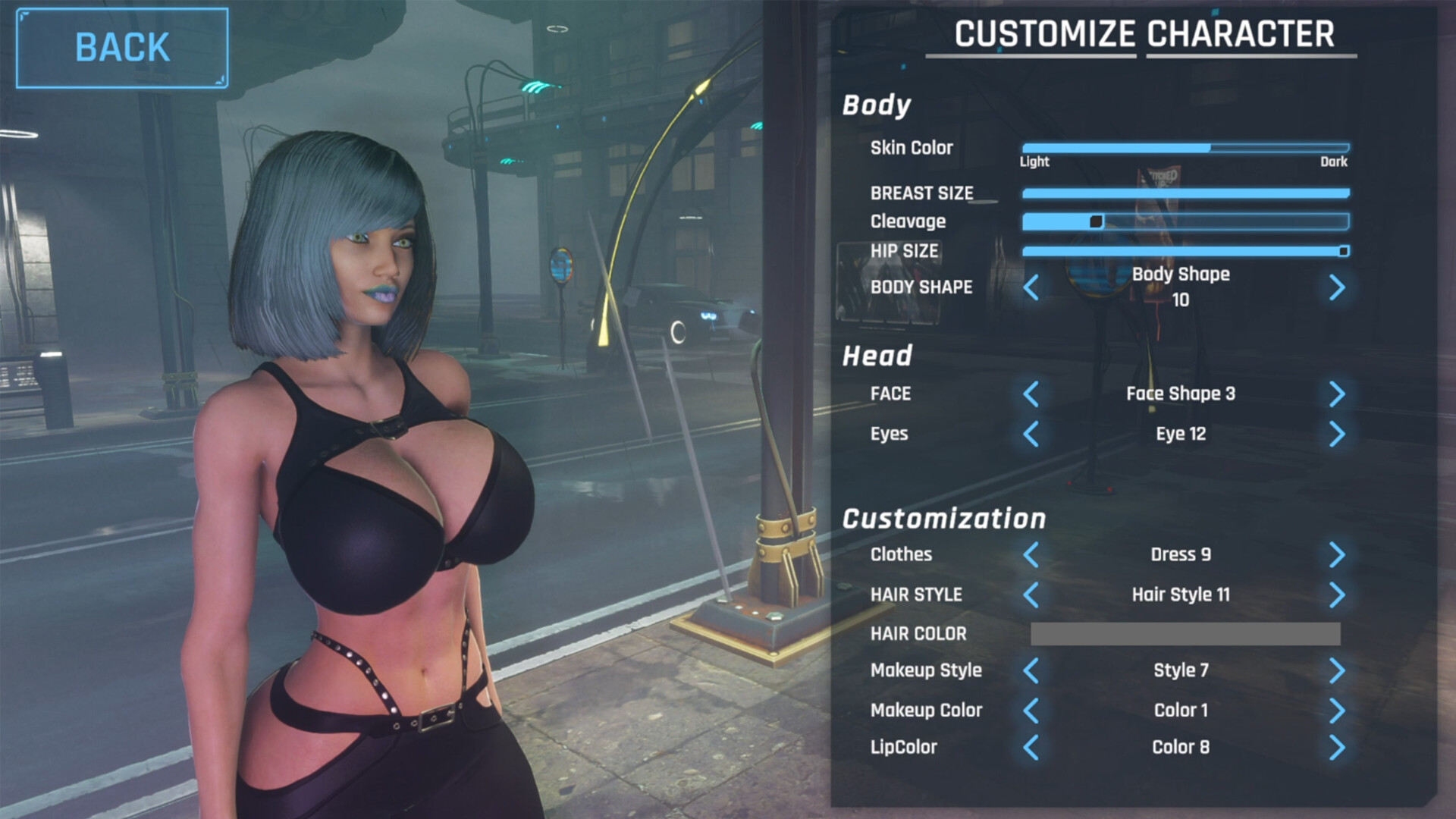The height and width of the screenshot is (819, 1456).
Task: Advance Makeup Color past Color 1
Action: [x=1337, y=711]
